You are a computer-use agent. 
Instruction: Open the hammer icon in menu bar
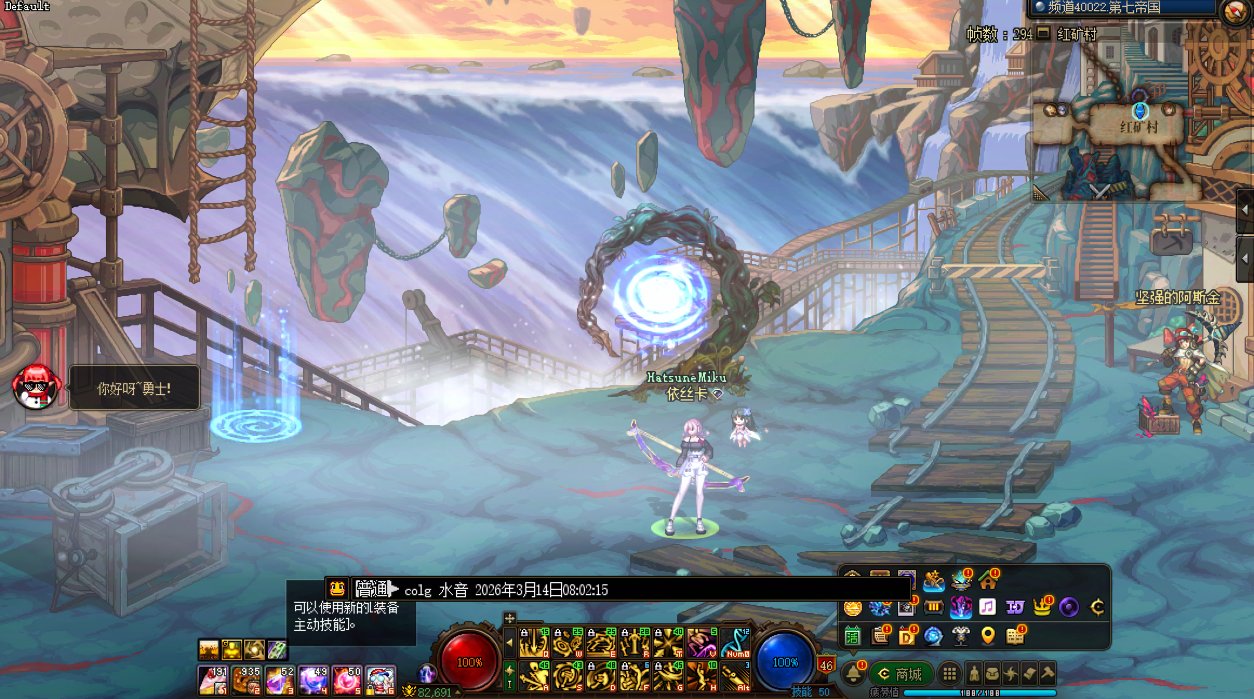point(1046,674)
